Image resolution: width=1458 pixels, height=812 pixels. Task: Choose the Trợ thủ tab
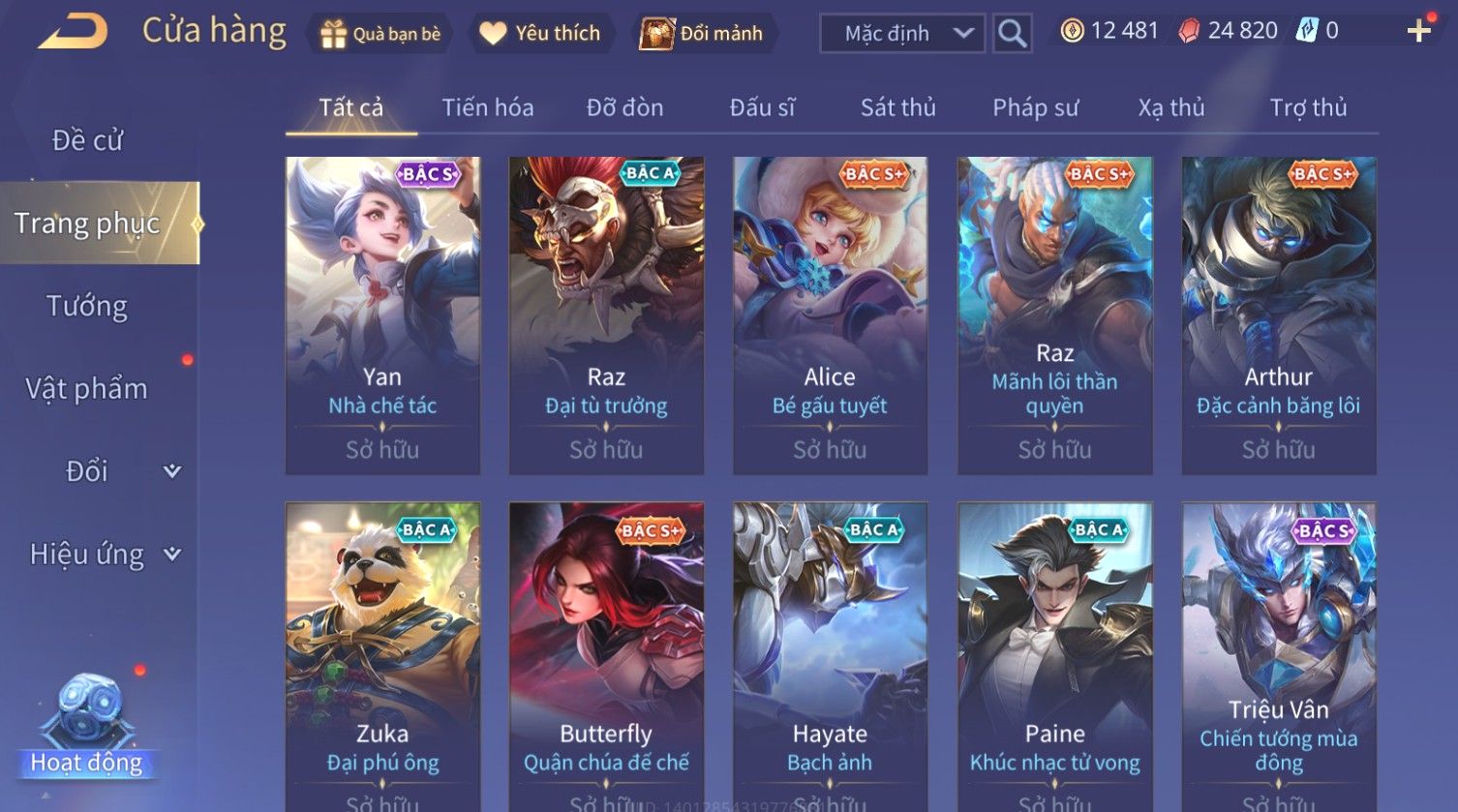click(1308, 107)
